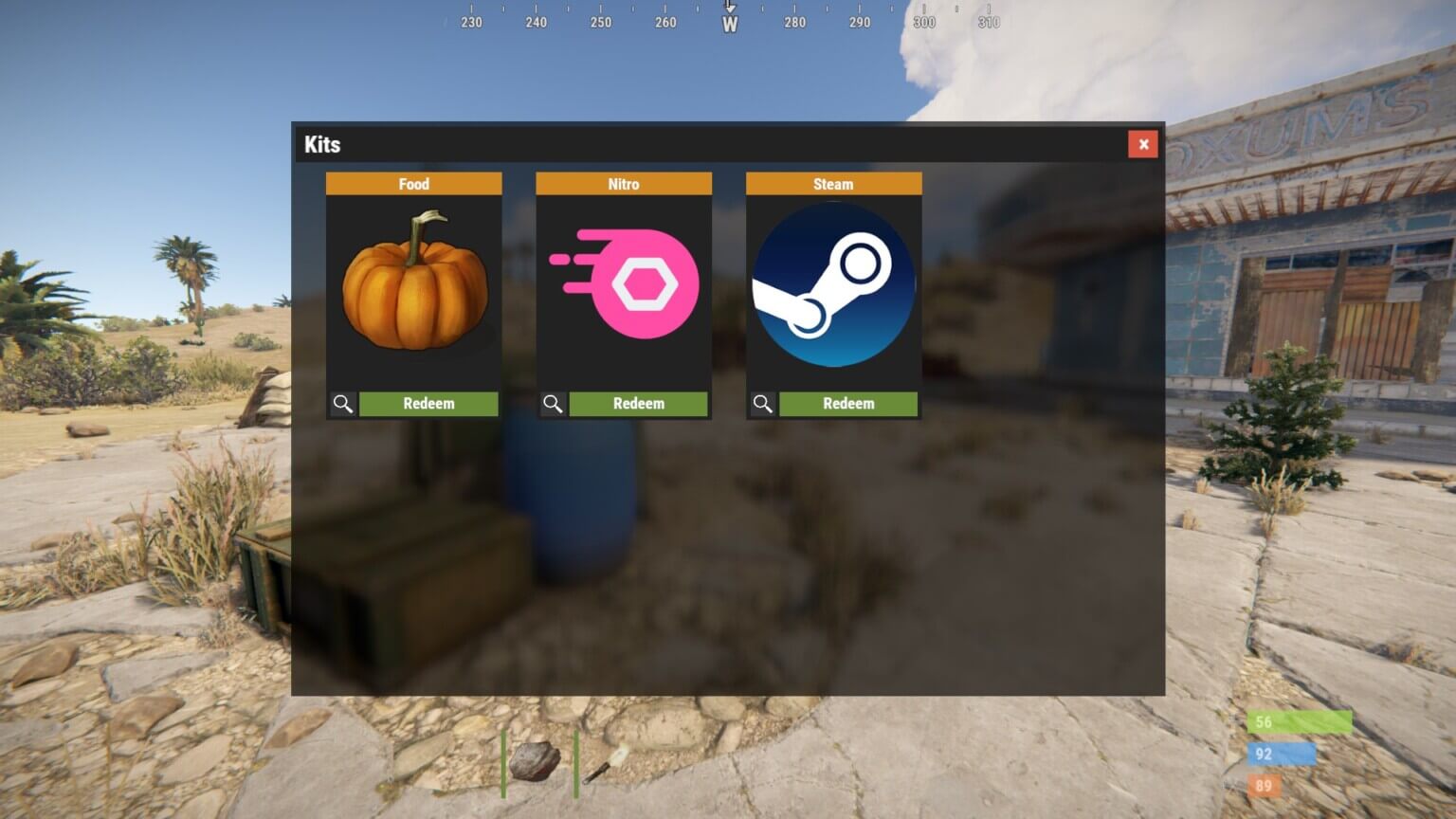1456x819 pixels.
Task: Click the Nitro kit header label
Action: [624, 183]
